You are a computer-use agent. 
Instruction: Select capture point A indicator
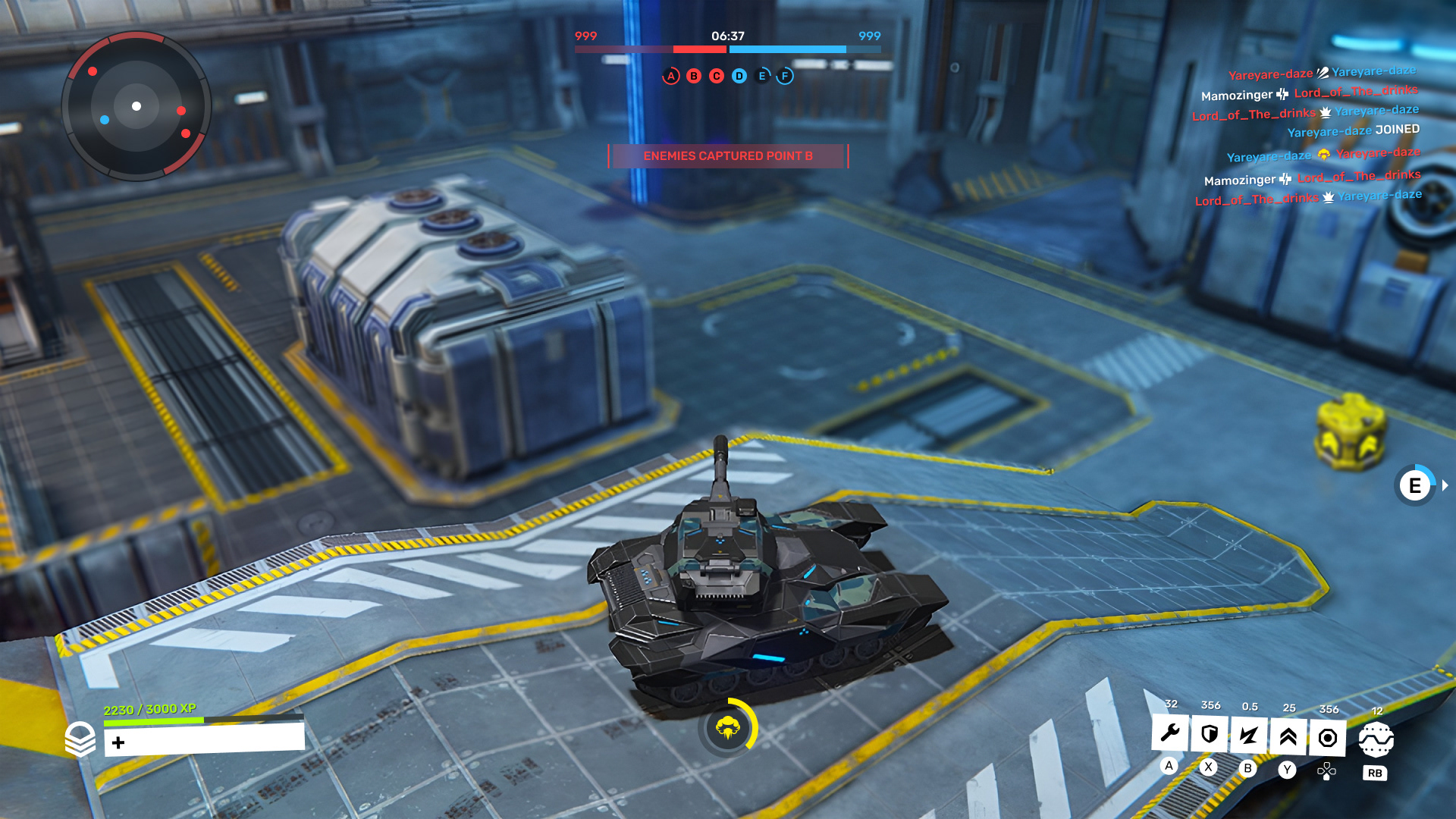point(671,76)
